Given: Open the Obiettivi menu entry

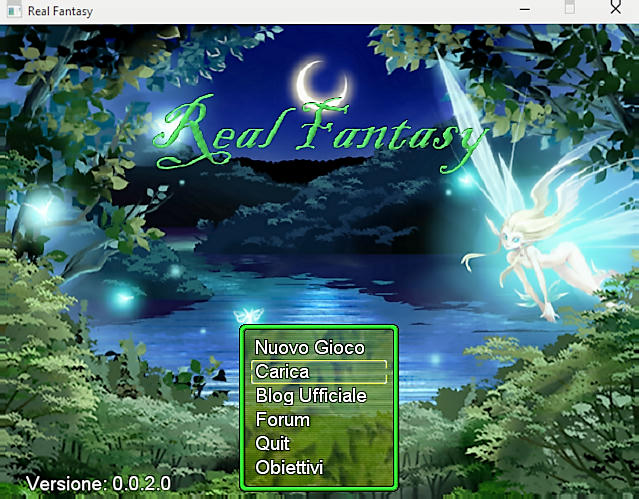Looking at the screenshot, I should [289, 468].
